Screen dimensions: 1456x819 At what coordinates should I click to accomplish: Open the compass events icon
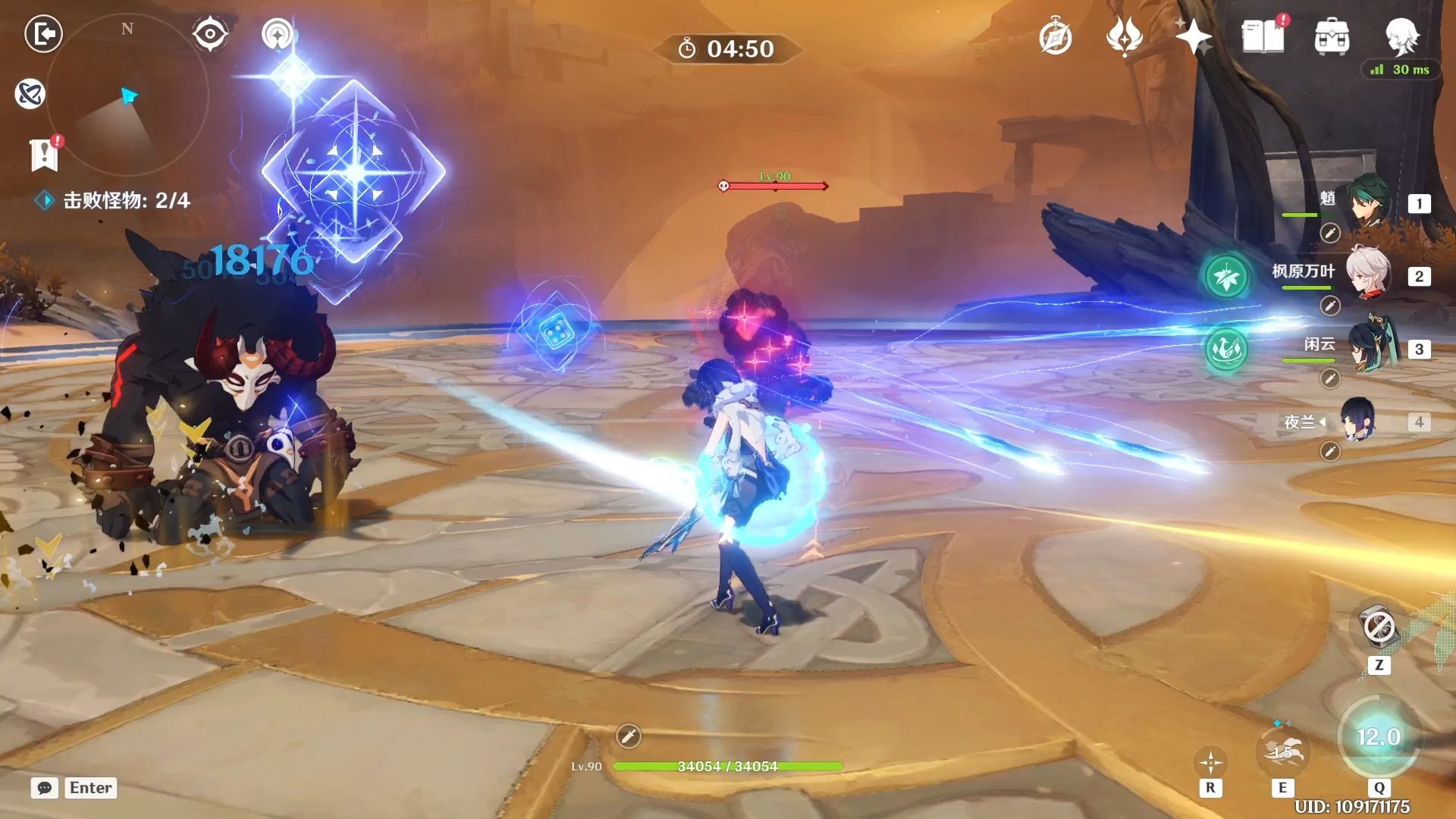1055,37
